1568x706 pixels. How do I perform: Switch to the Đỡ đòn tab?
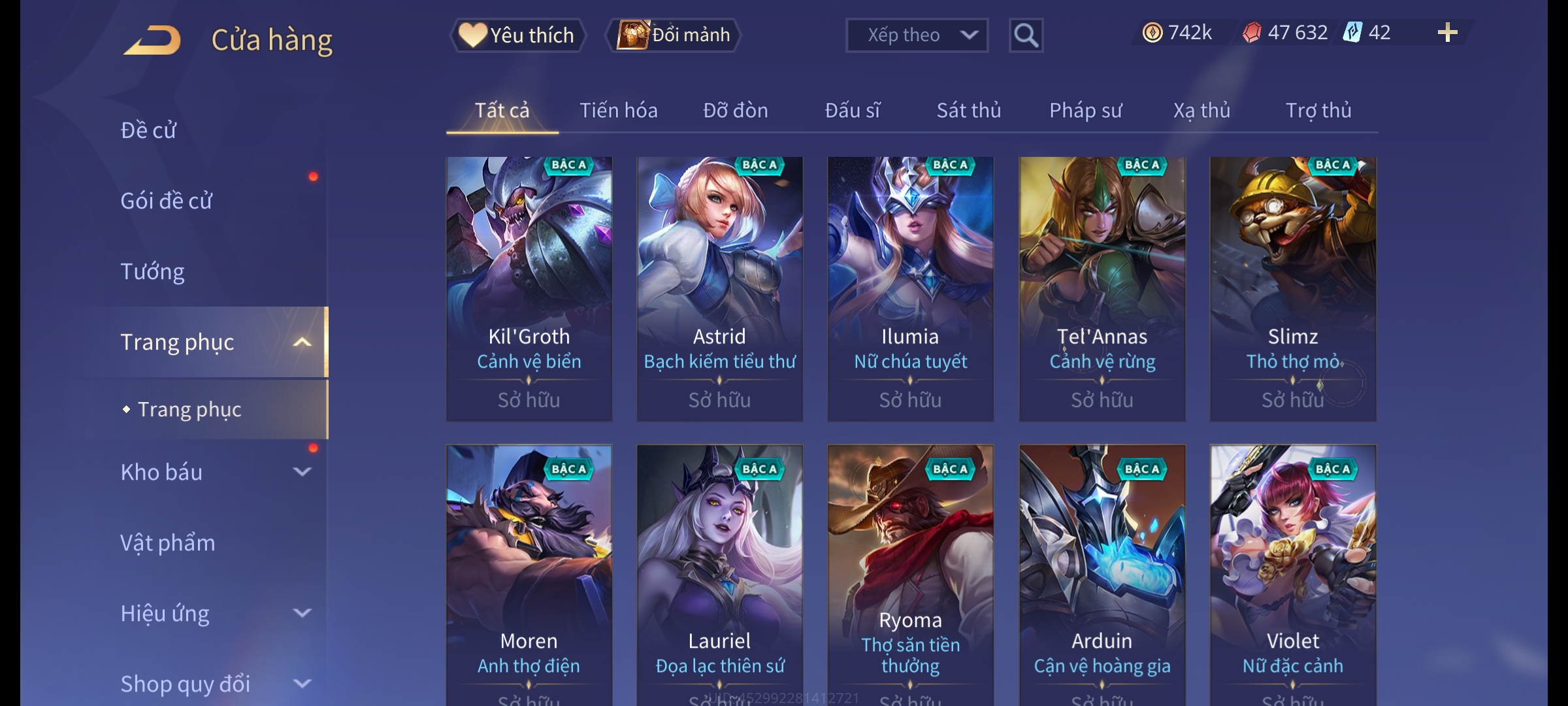pos(735,110)
